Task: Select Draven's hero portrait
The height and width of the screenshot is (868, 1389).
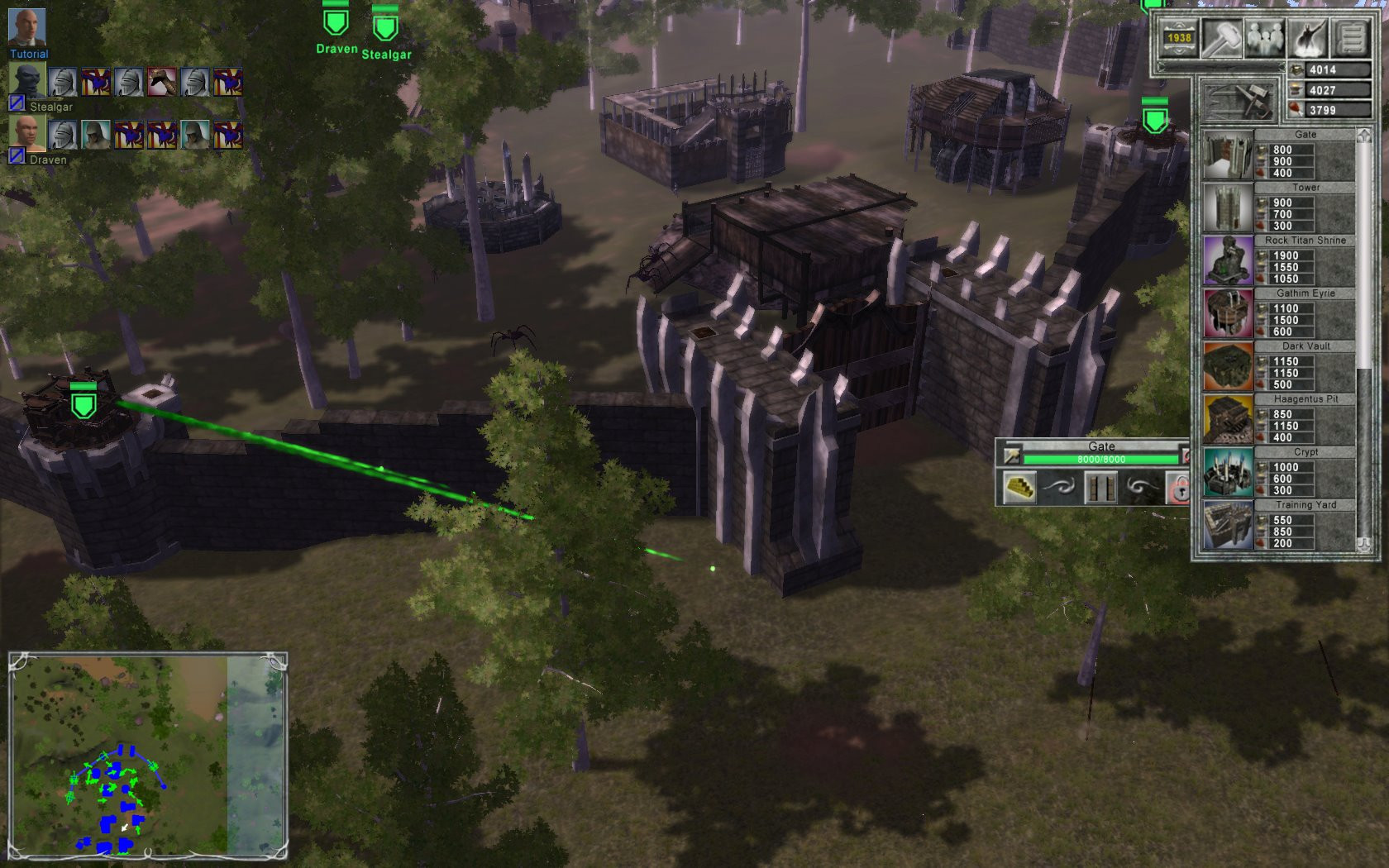Action: (27, 133)
